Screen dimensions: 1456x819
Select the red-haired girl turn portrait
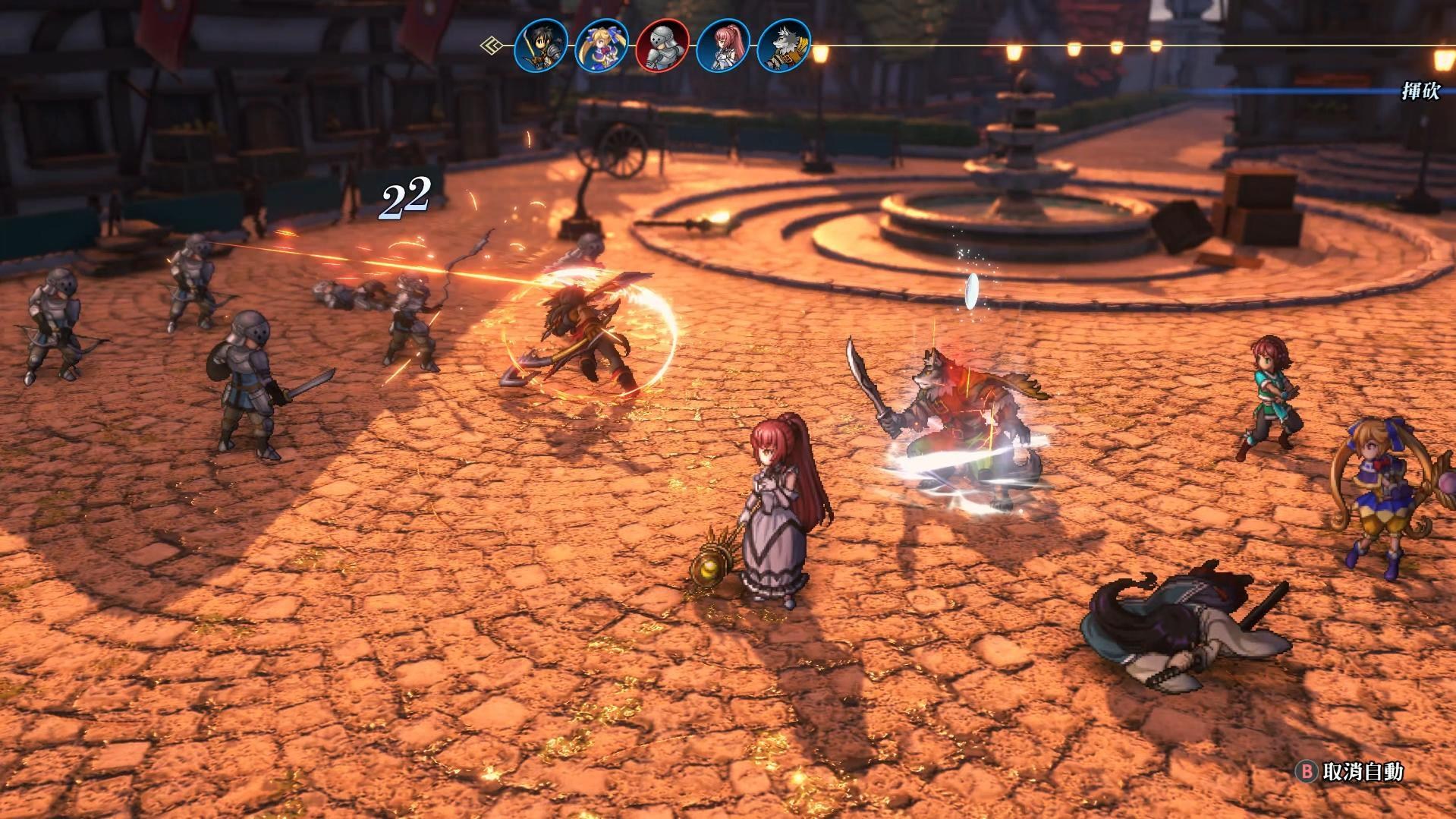pos(723,46)
